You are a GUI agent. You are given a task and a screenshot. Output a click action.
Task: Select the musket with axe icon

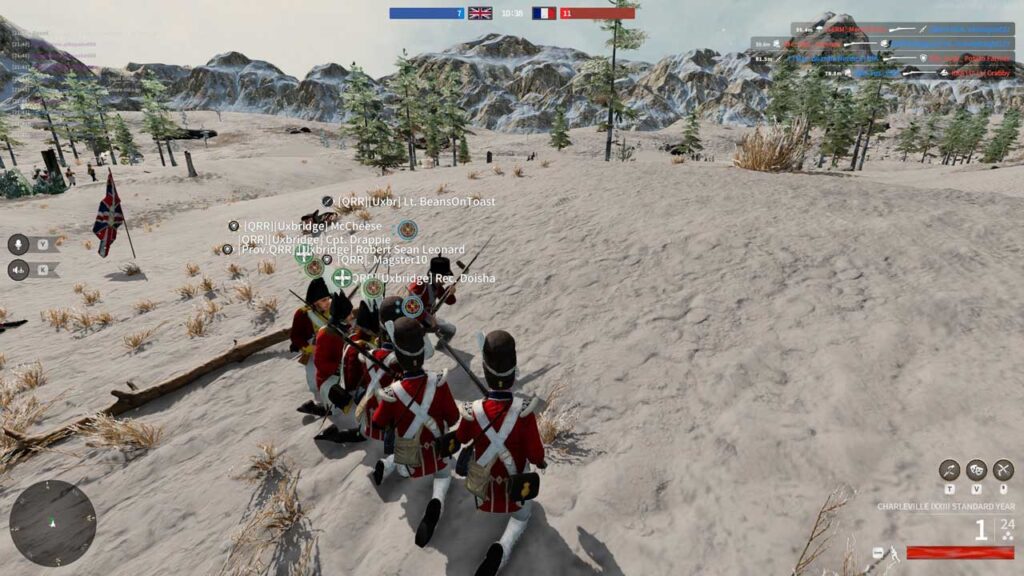(949, 470)
